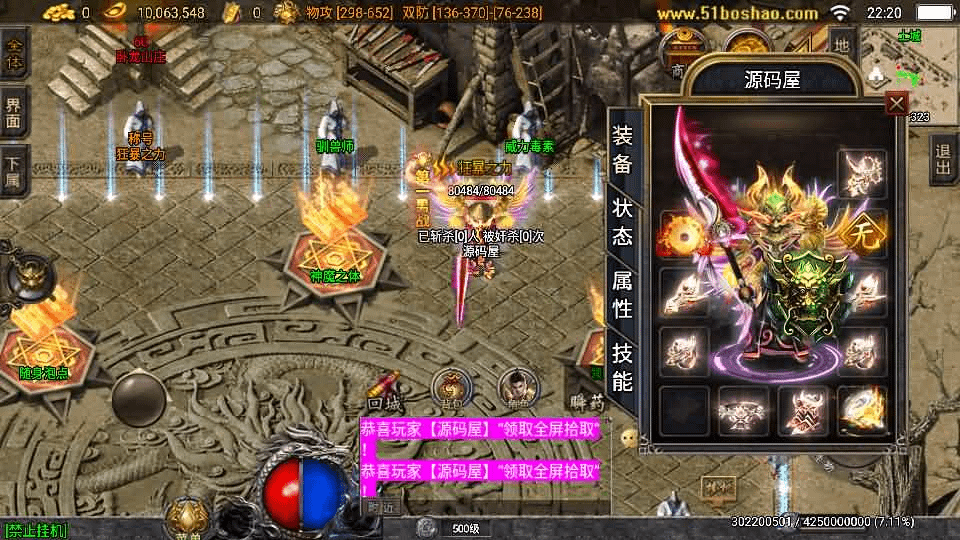
Task: Select the 技能 skills tab
Action: coord(622,366)
